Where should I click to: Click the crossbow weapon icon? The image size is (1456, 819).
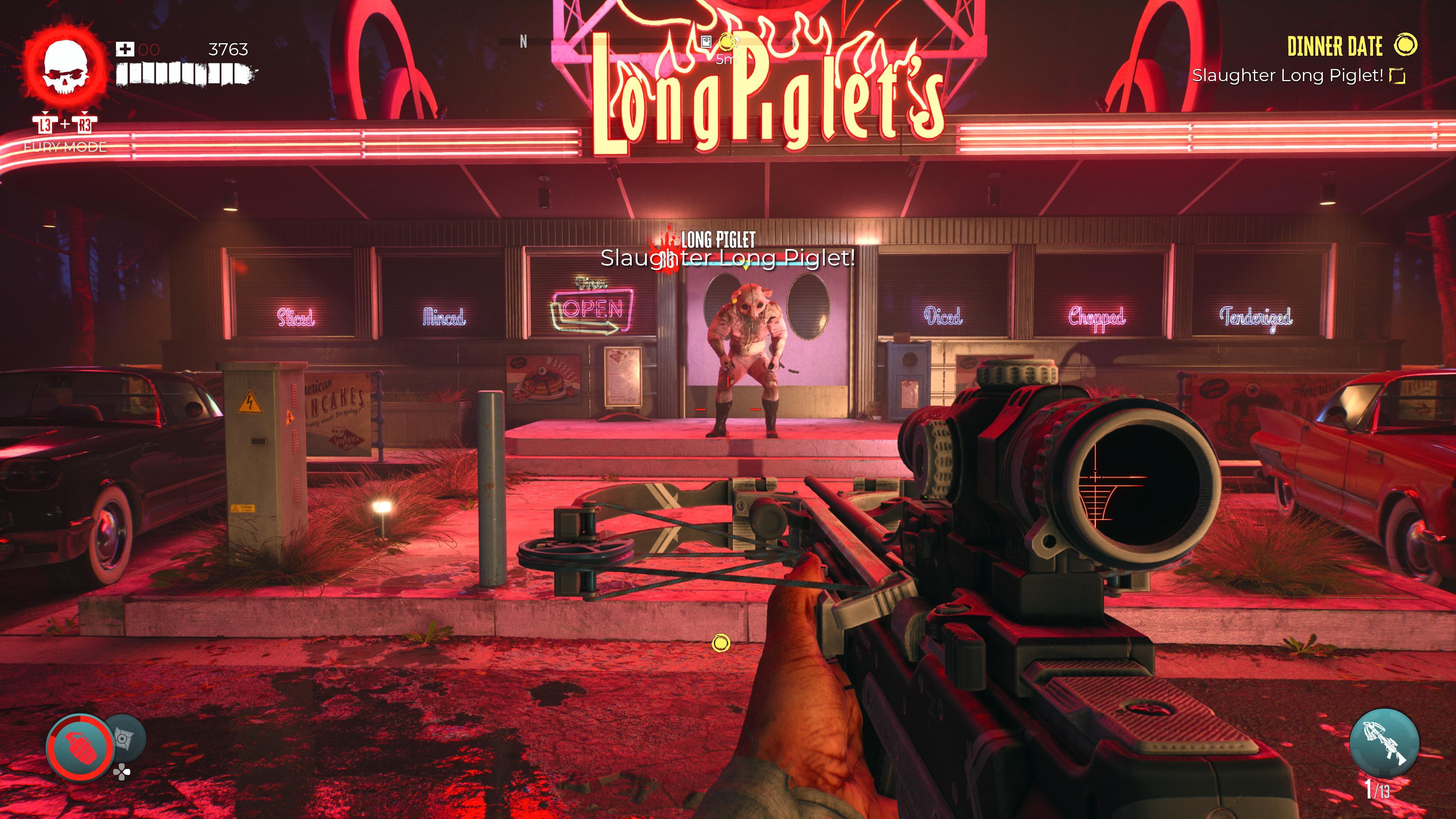click(1384, 743)
